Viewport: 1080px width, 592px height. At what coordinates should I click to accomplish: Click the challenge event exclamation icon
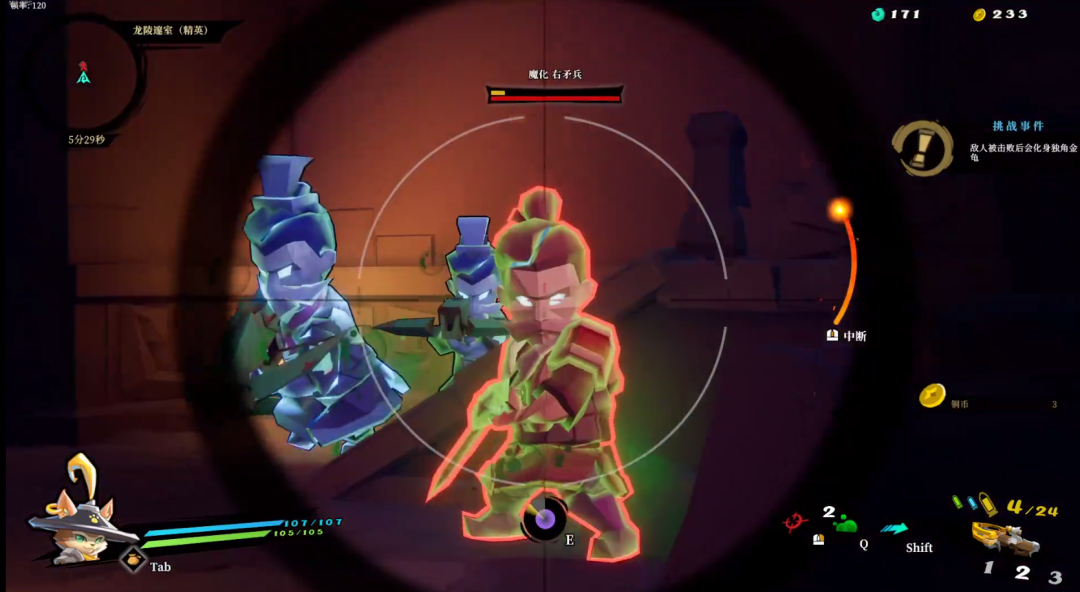click(921, 148)
